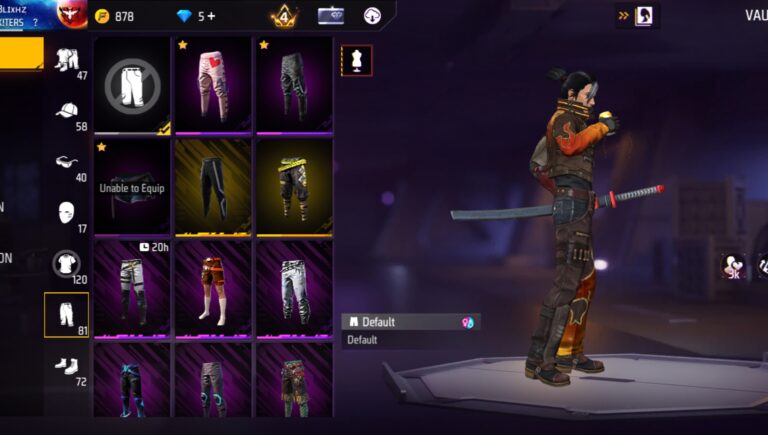Choose the black and yellow belted pants

[294, 186]
